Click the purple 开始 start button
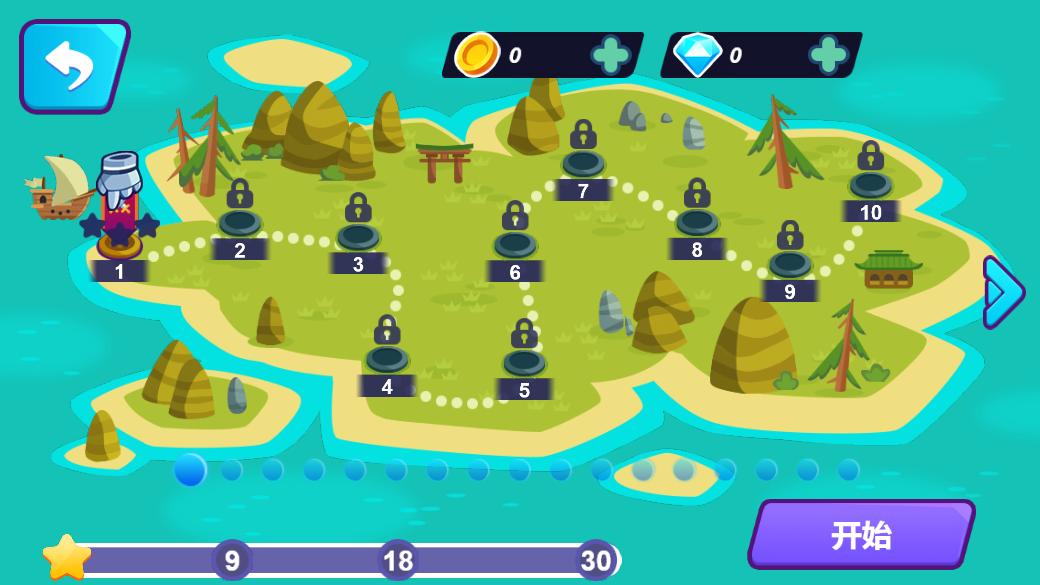Image resolution: width=1040 pixels, height=585 pixels. click(x=861, y=535)
